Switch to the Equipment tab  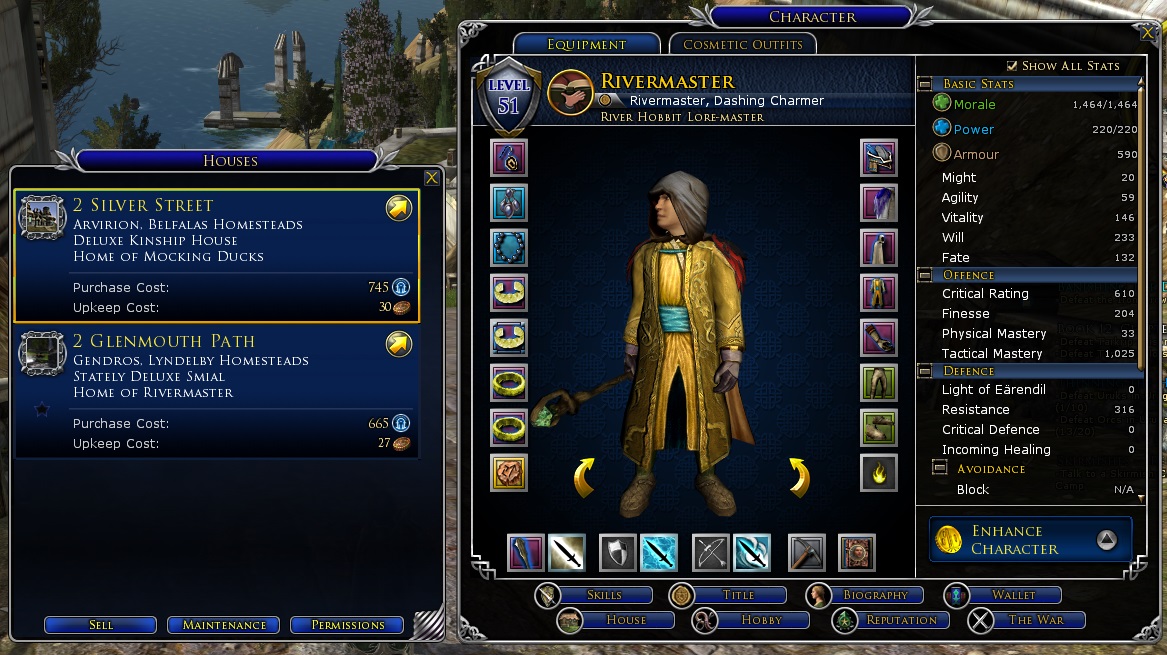(586, 44)
